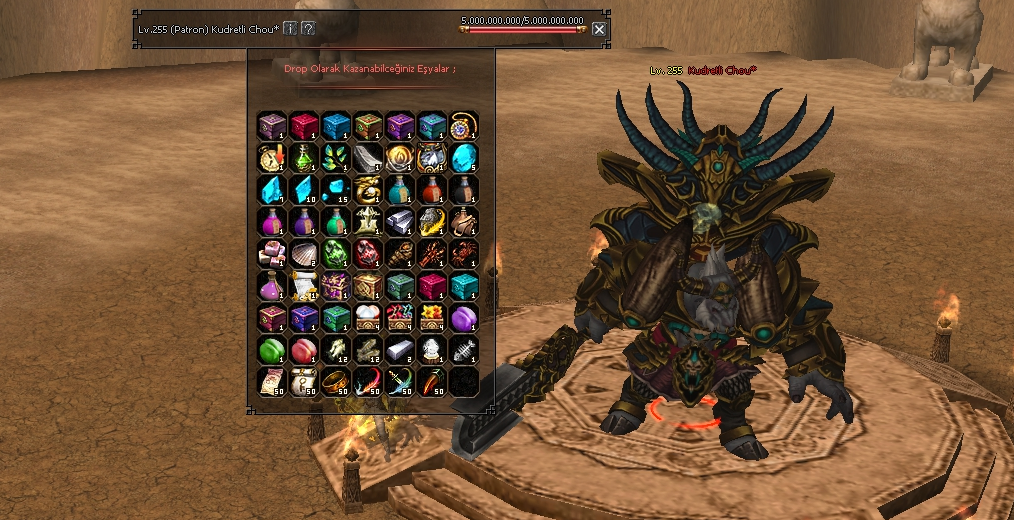Image resolution: width=1014 pixels, height=520 pixels.
Task: Select the green poison flask item
Action: 304,157
